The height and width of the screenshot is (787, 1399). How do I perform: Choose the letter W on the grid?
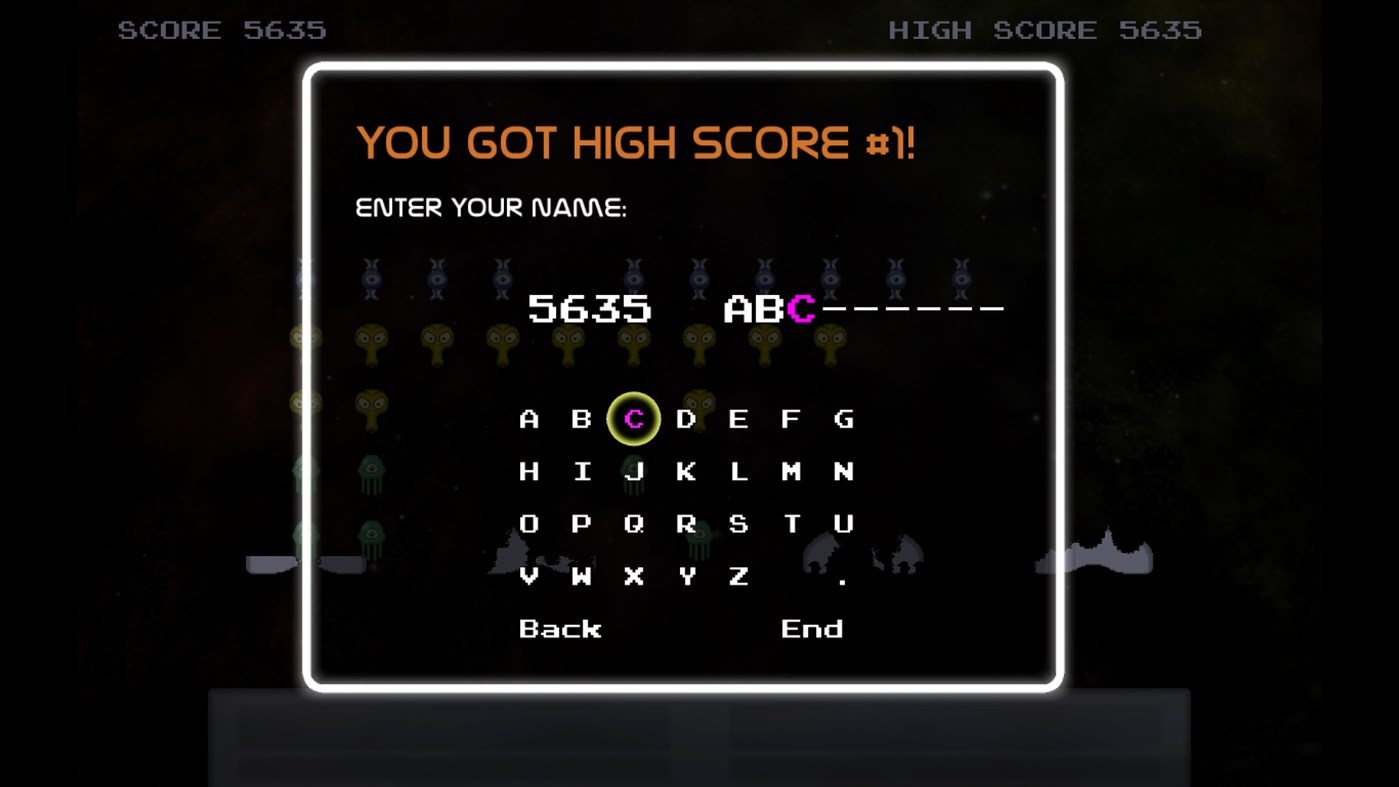581,576
